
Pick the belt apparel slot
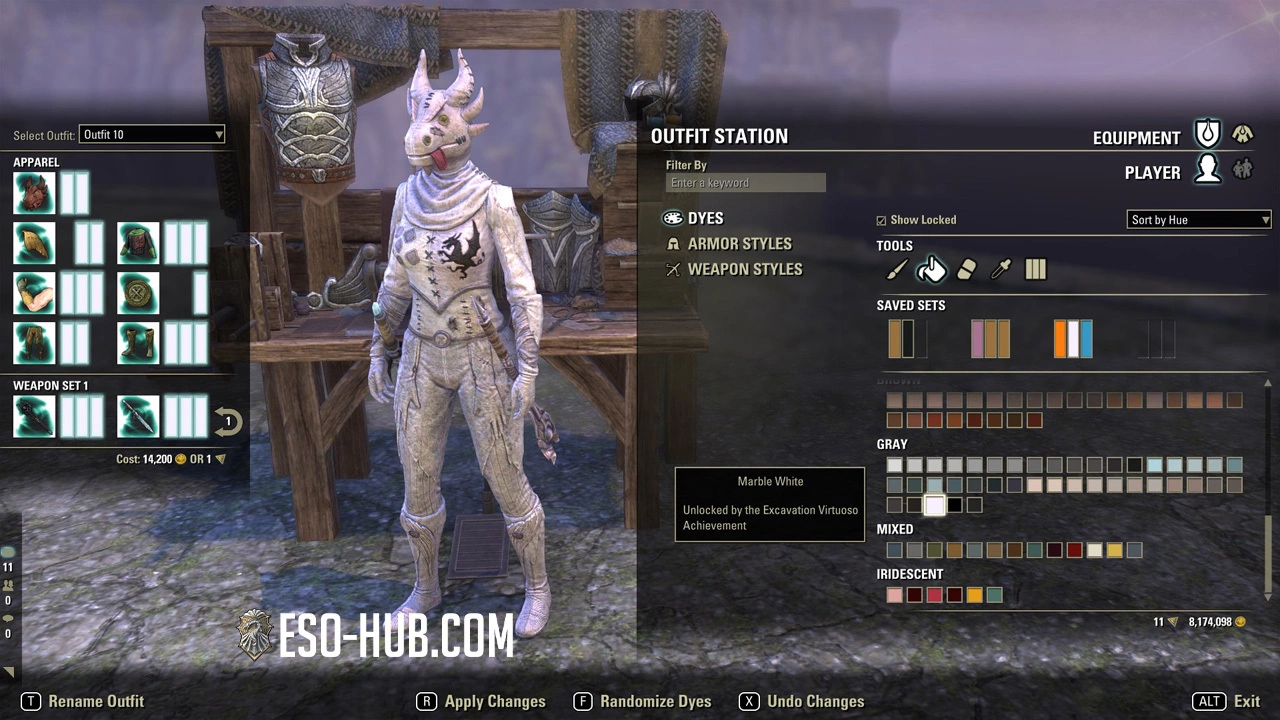(x=139, y=293)
